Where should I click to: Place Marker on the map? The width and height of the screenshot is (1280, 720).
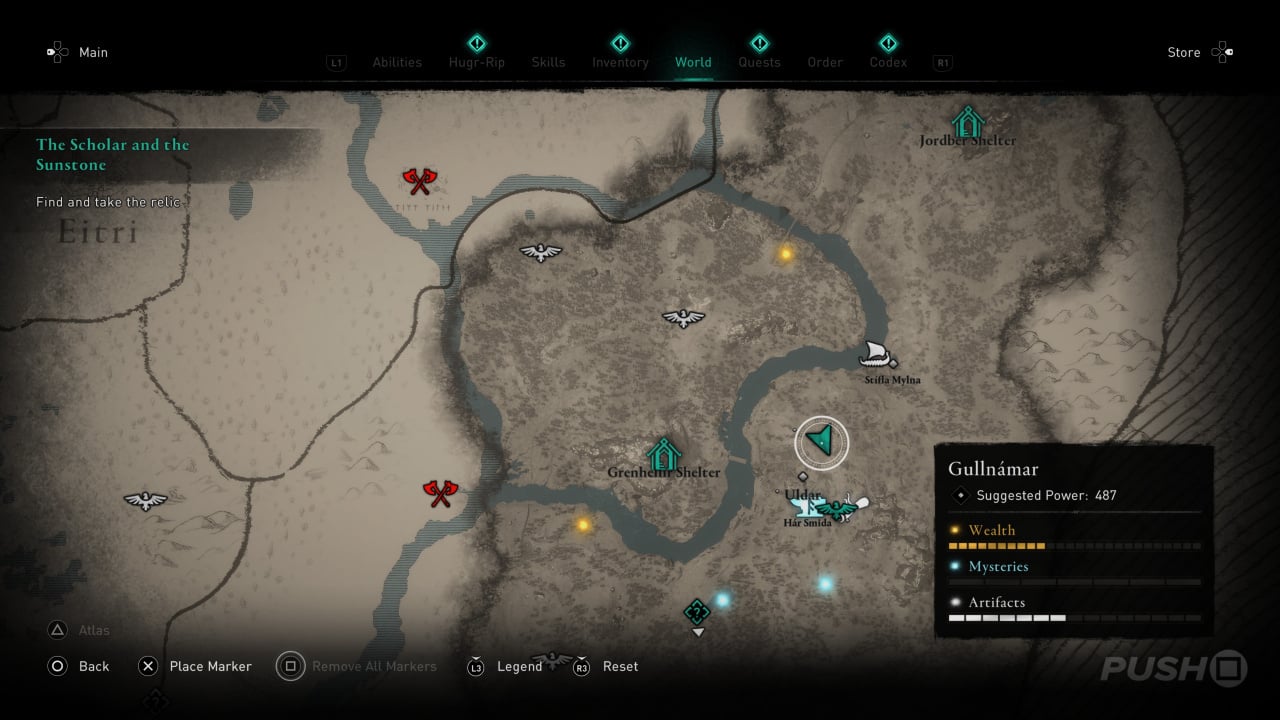click(210, 666)
